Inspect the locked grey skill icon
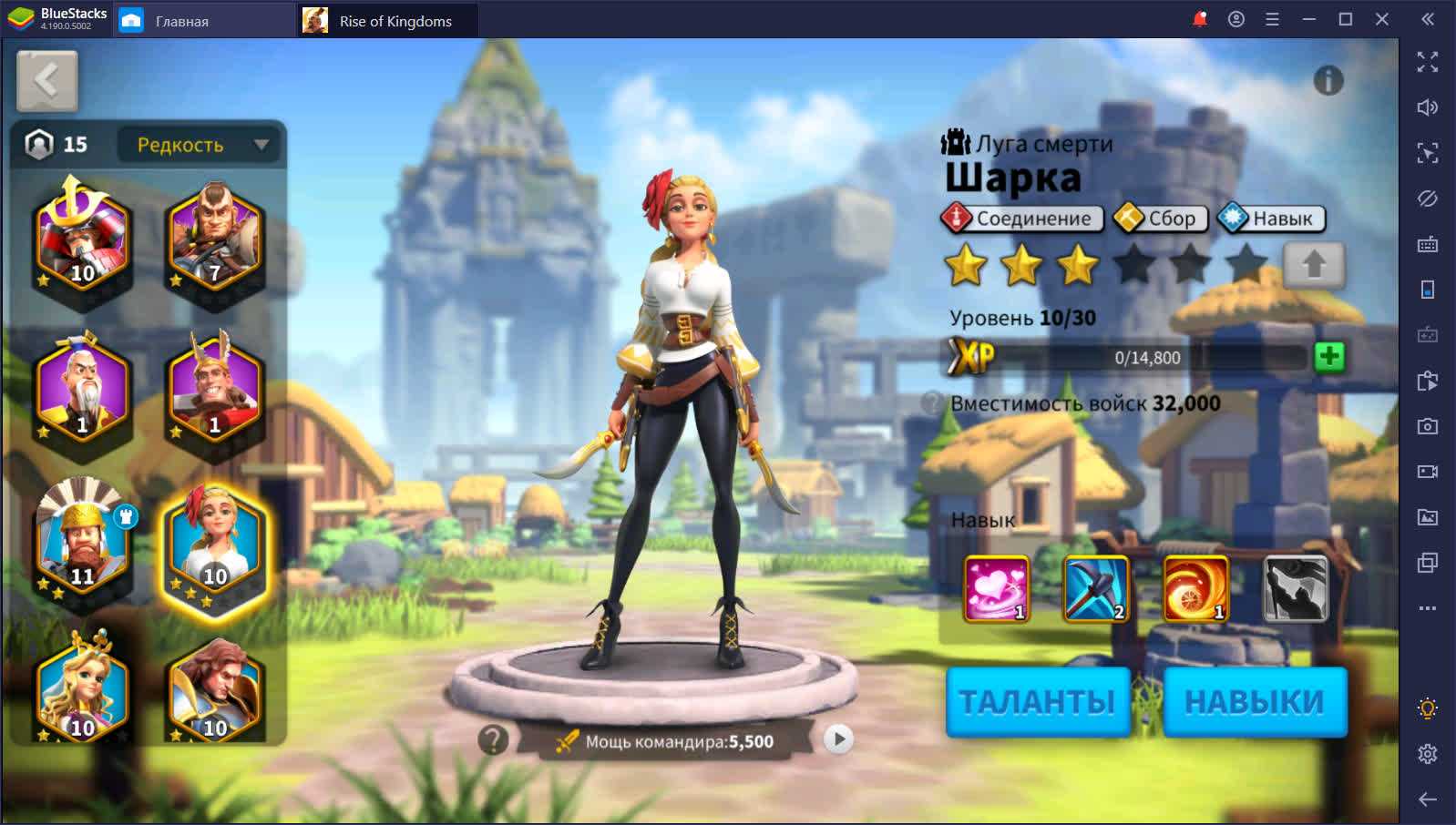This screenshot has height=825, width=1456. 1296,589
